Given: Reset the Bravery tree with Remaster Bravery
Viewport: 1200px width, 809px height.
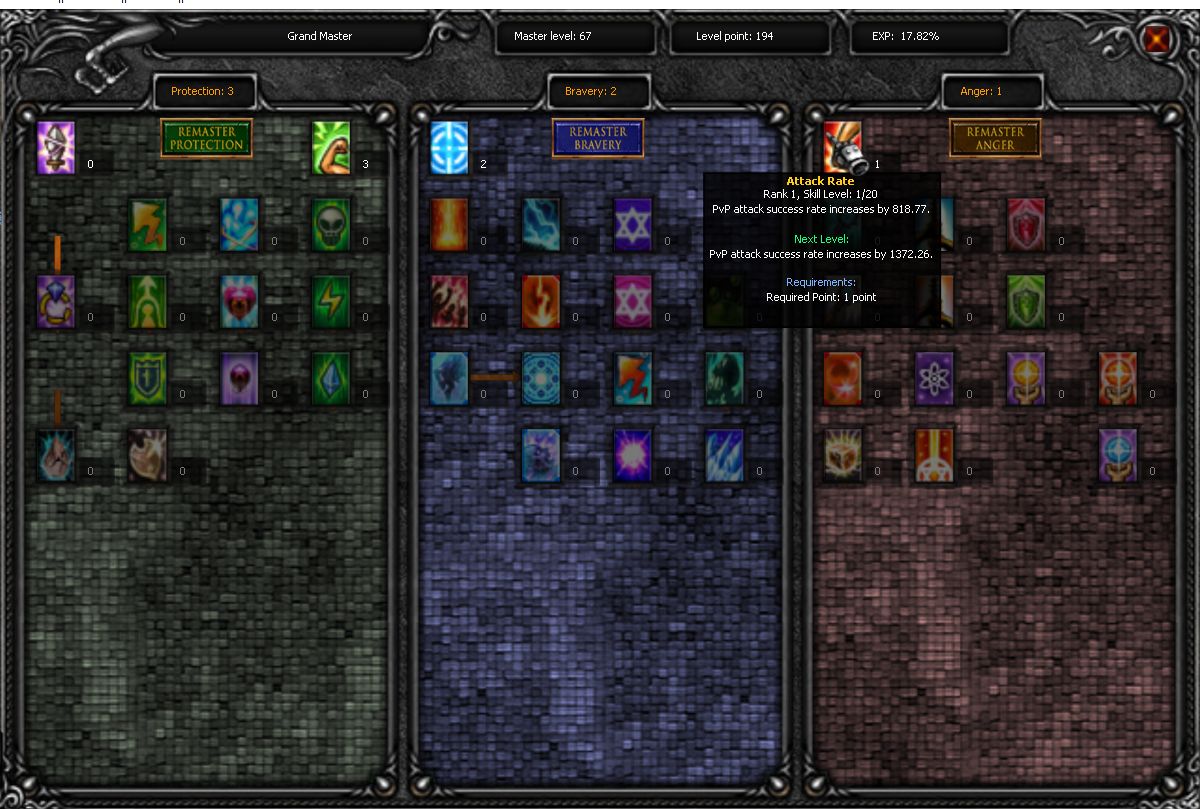Looking at the screenshot, I should tap(598, 138).
